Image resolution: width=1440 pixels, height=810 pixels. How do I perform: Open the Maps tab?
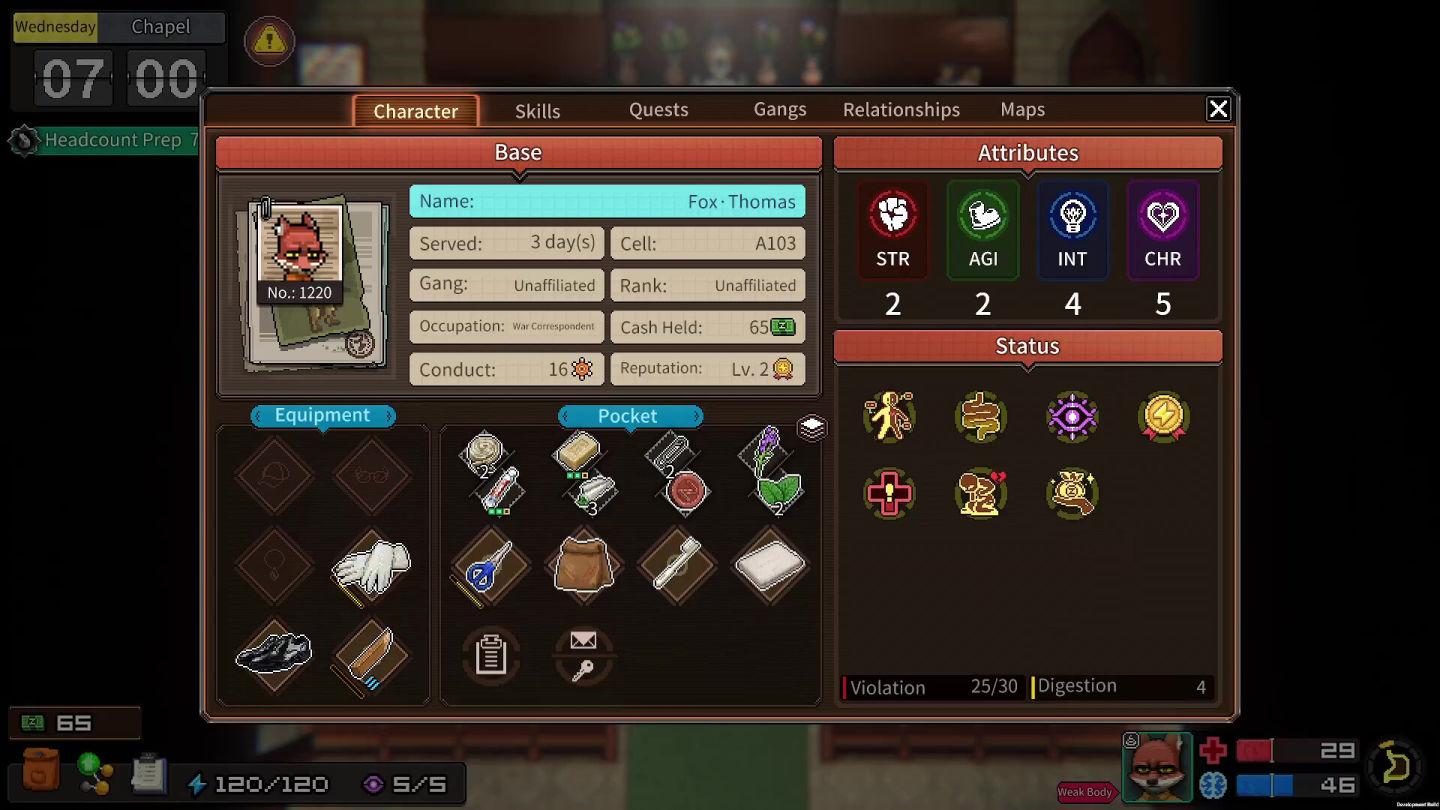[1022, 110]
